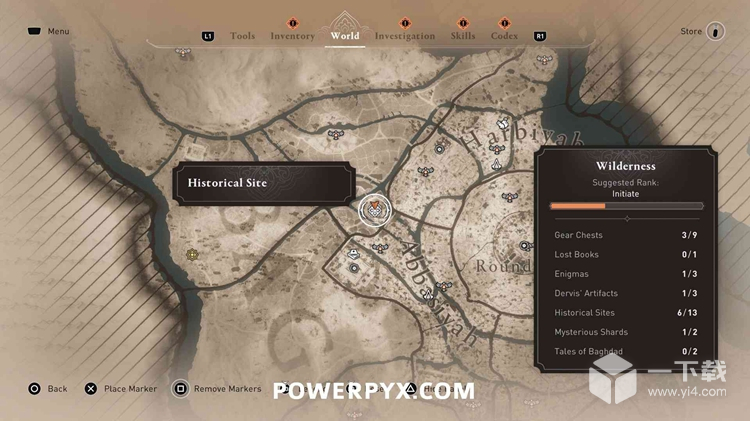The width and height of the screenshot is (750, 421).
Task: Choose the Tales of Baghdad row
Action: pos(626,351)
